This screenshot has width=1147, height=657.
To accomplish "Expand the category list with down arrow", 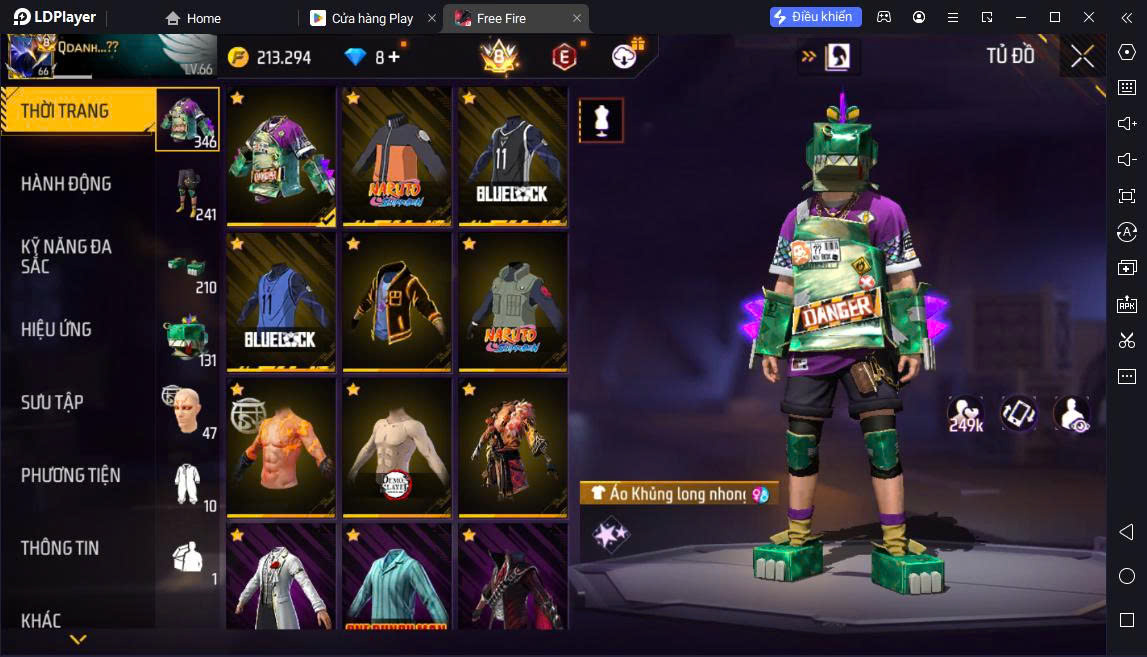I will point(78,639).
